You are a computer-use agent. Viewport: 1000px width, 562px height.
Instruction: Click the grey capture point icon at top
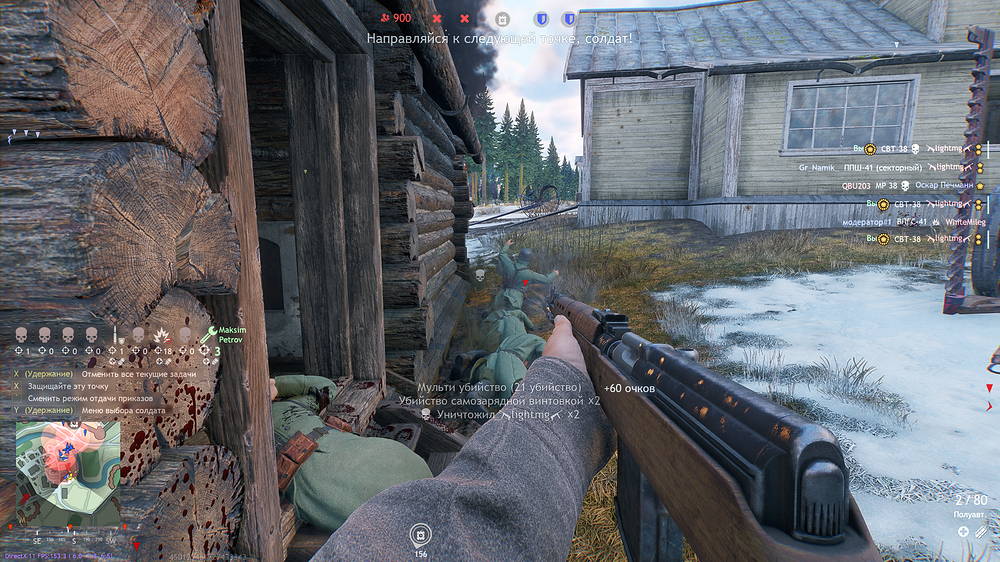pyautogui.click(x=503, y=18)
